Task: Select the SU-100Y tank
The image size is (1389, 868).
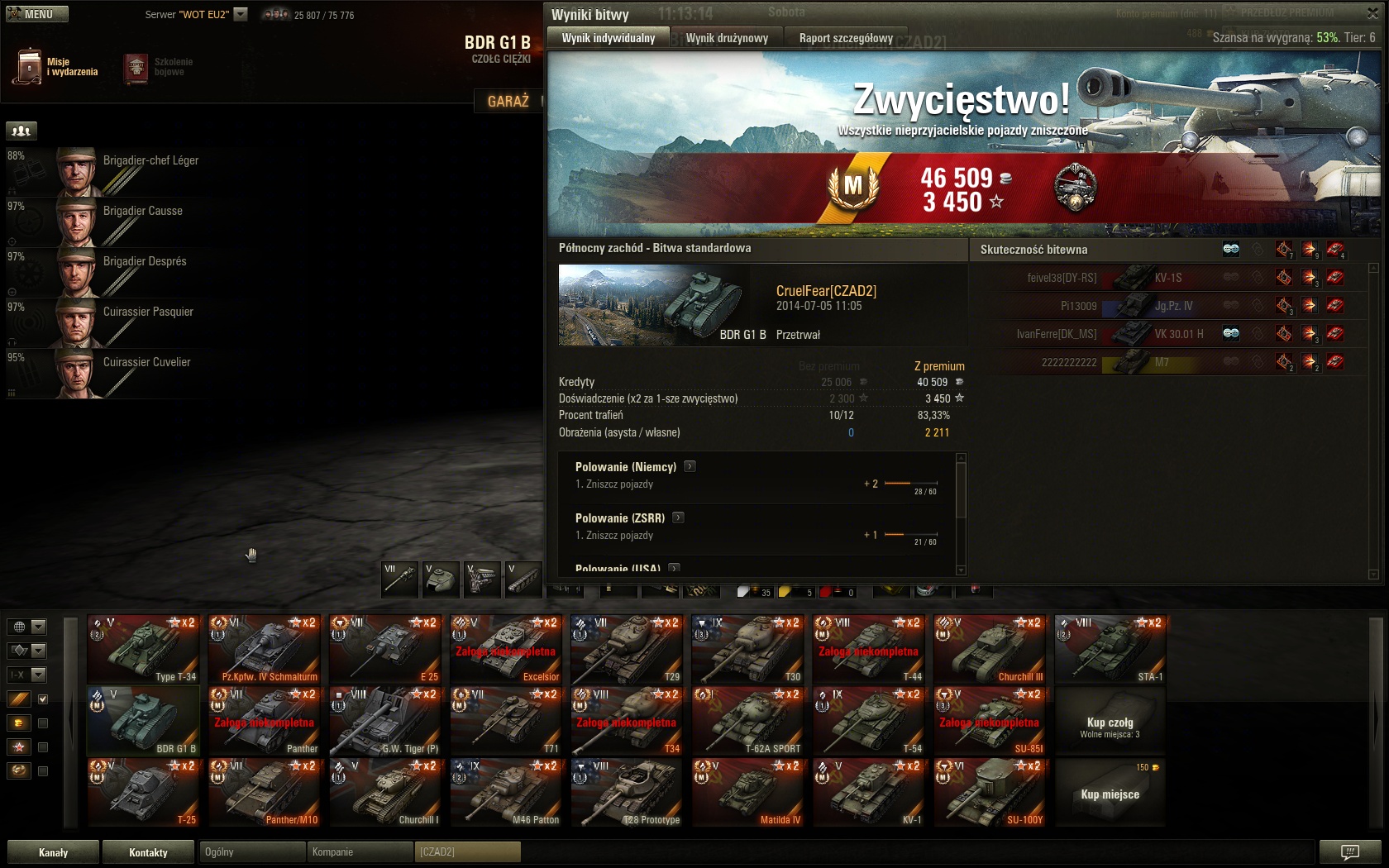Action: (989, 793)
